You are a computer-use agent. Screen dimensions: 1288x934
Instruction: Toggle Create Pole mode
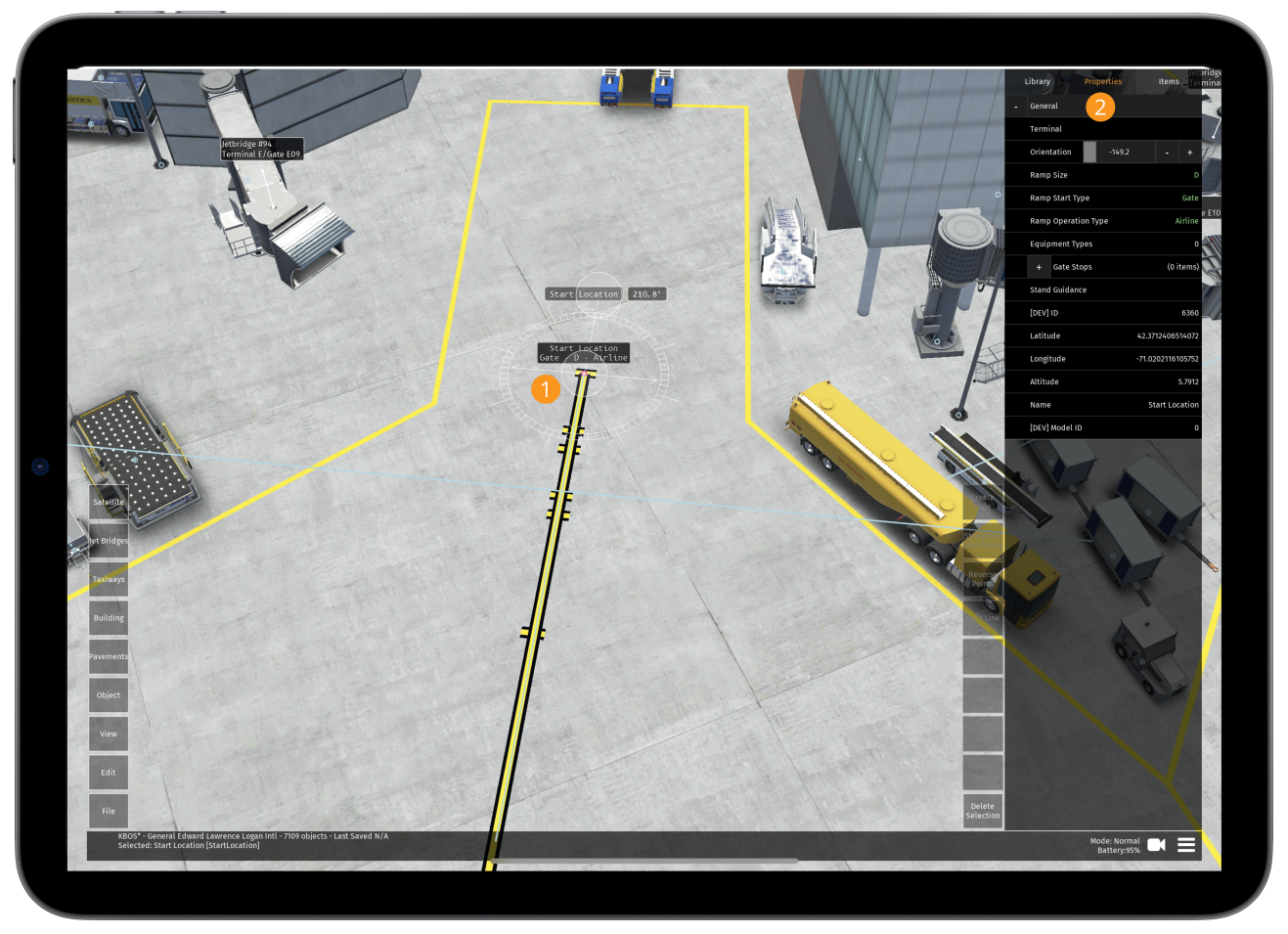tap(982, 500)
